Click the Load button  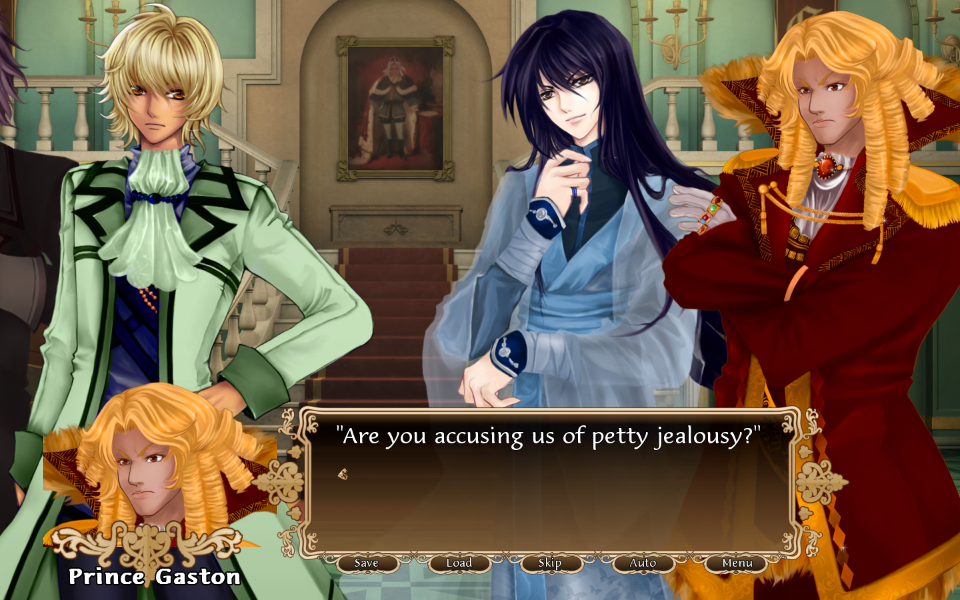point(459,563)
